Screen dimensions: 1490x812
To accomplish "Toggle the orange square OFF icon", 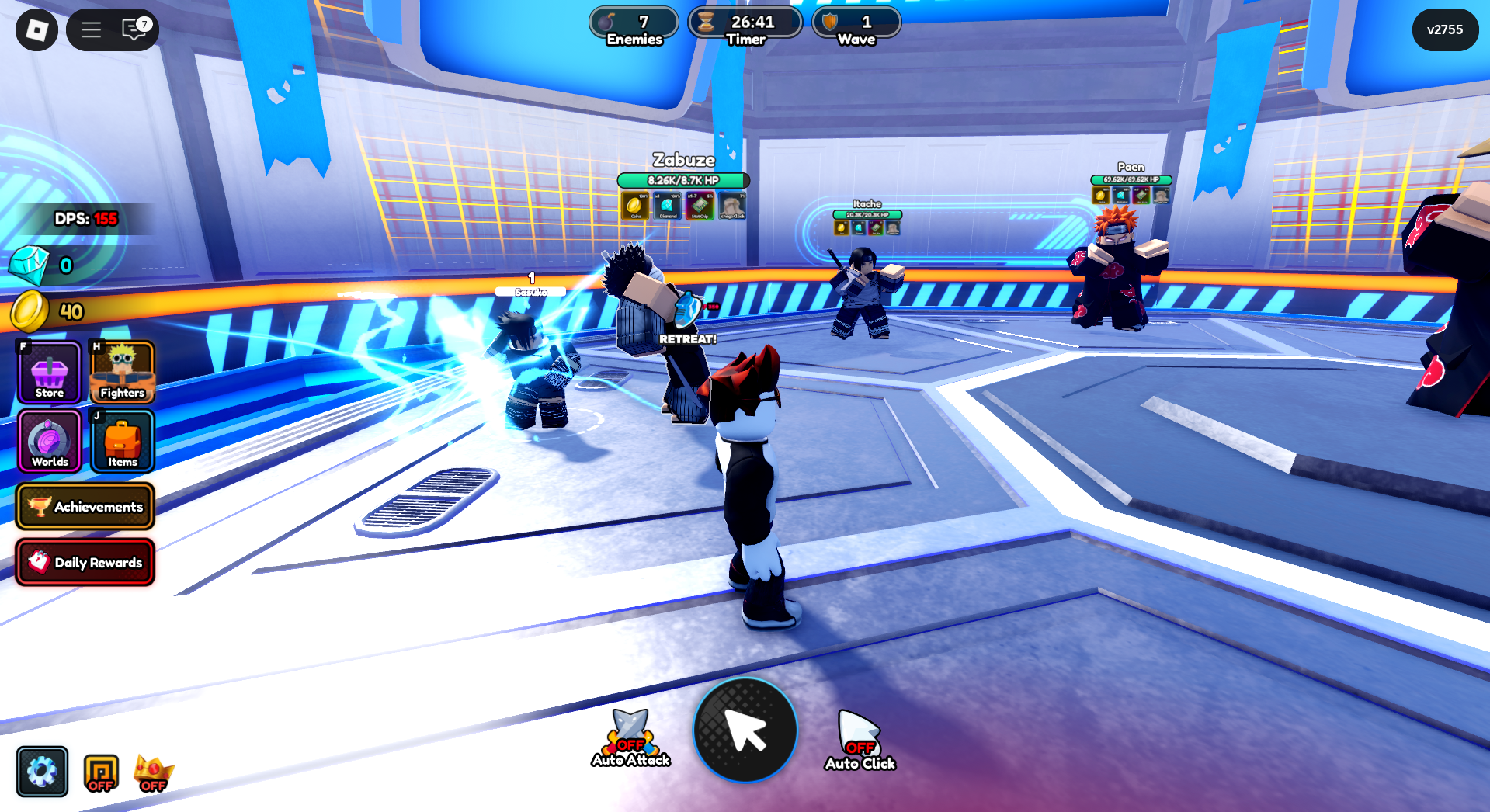I will (99, 771).
